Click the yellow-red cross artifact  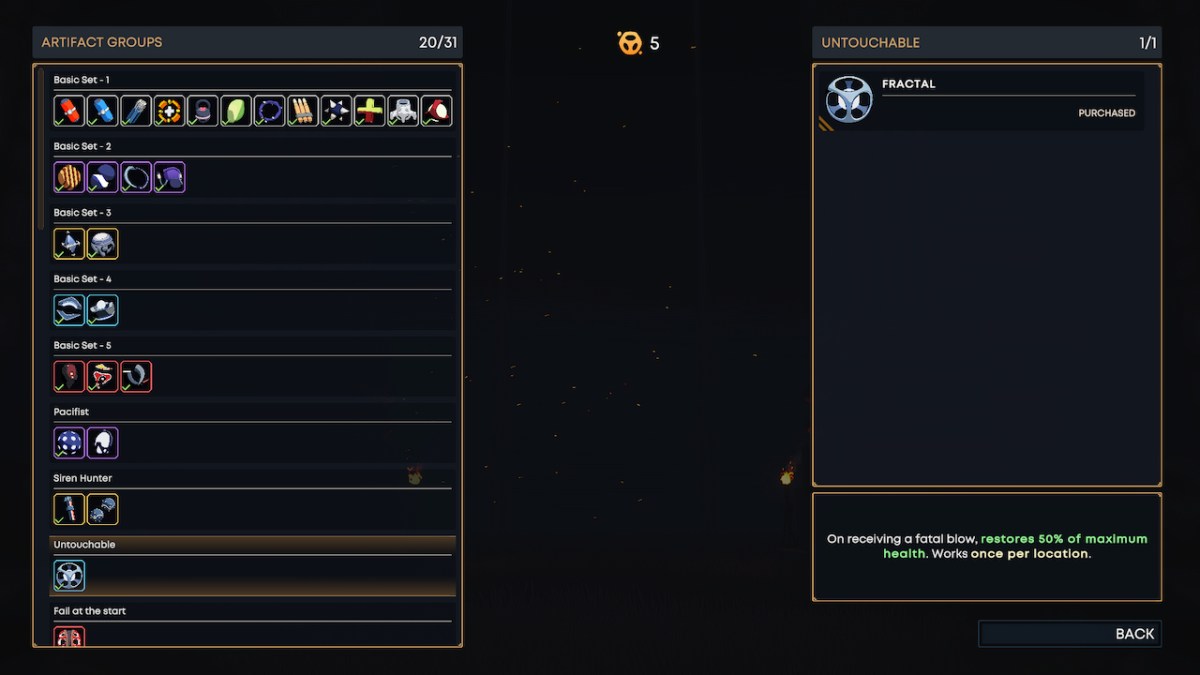(370, 110)
